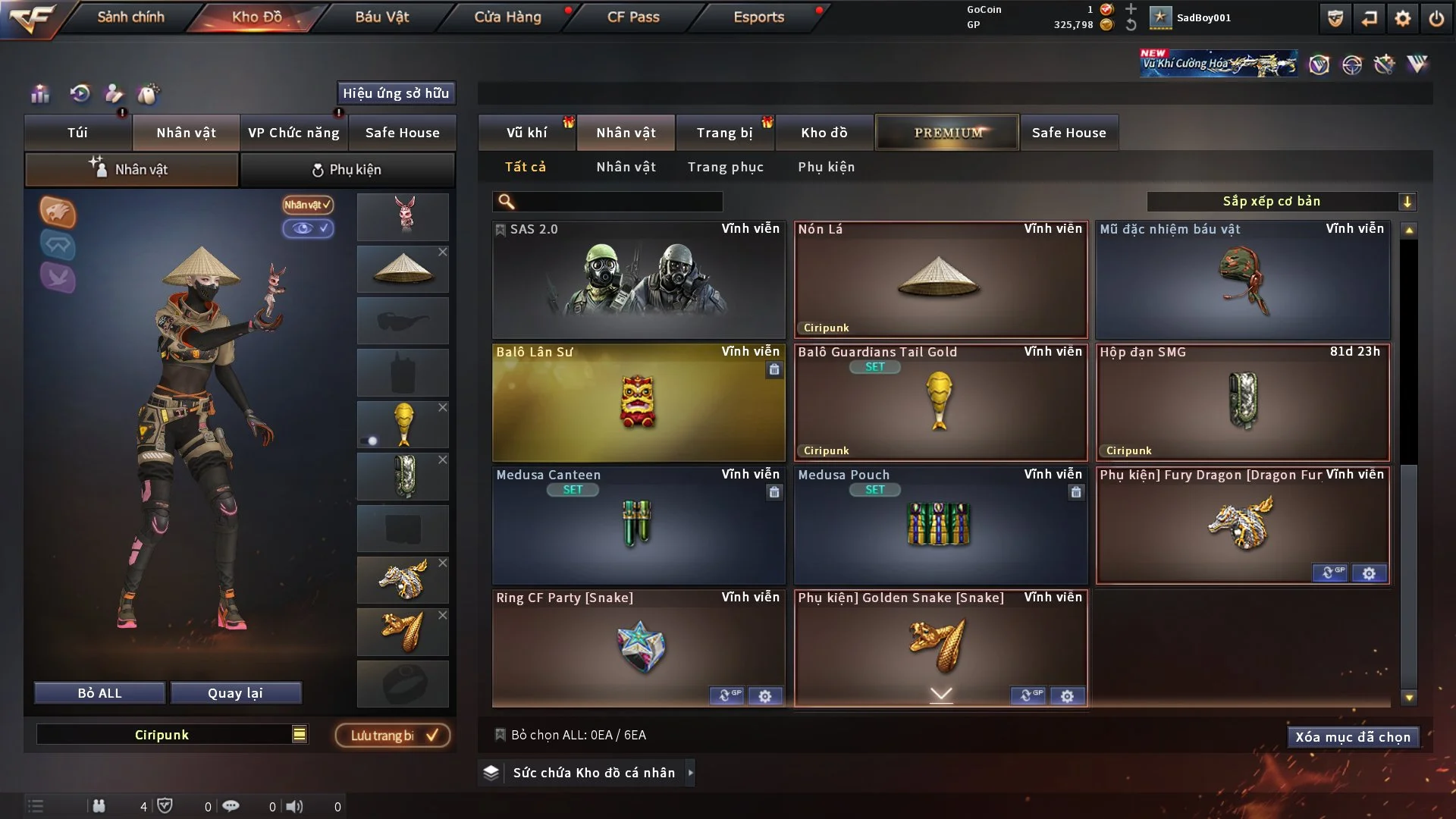This screenshot has width=1456, height=819.
Task: Open the CF Pass tab
Action: coord(633,17)
